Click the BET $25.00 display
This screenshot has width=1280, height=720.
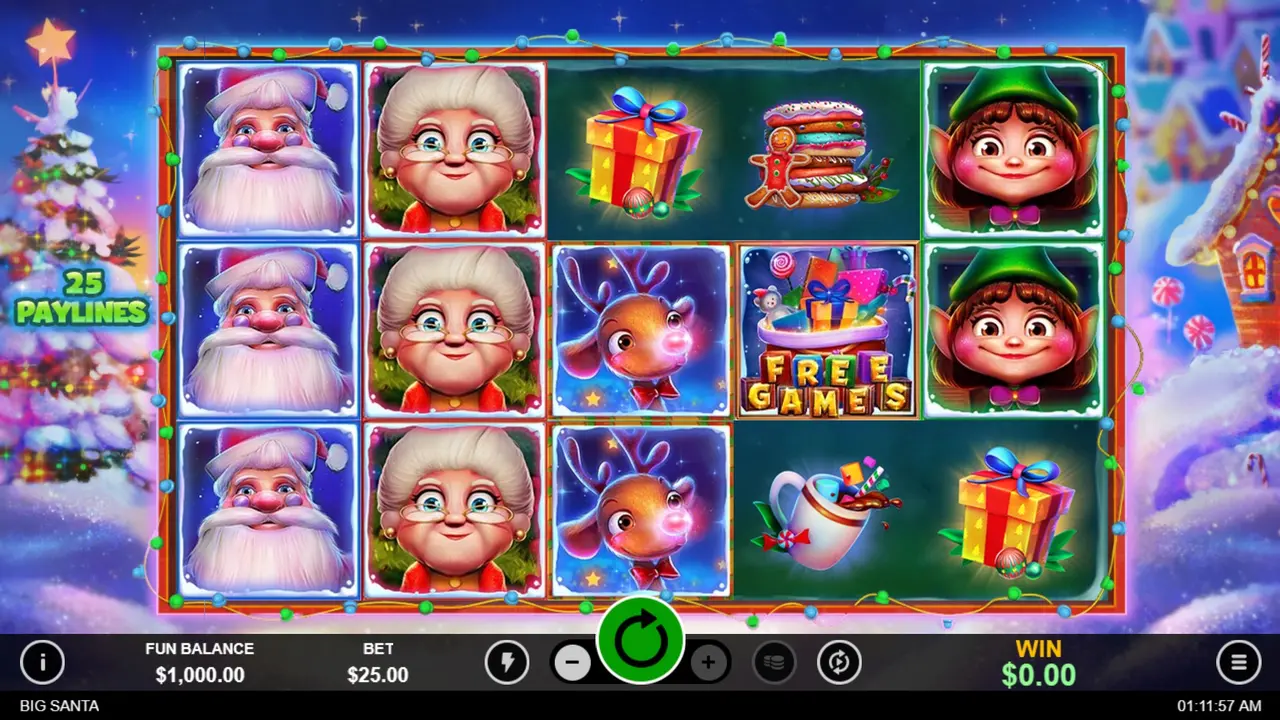click(x=378, y=662)
